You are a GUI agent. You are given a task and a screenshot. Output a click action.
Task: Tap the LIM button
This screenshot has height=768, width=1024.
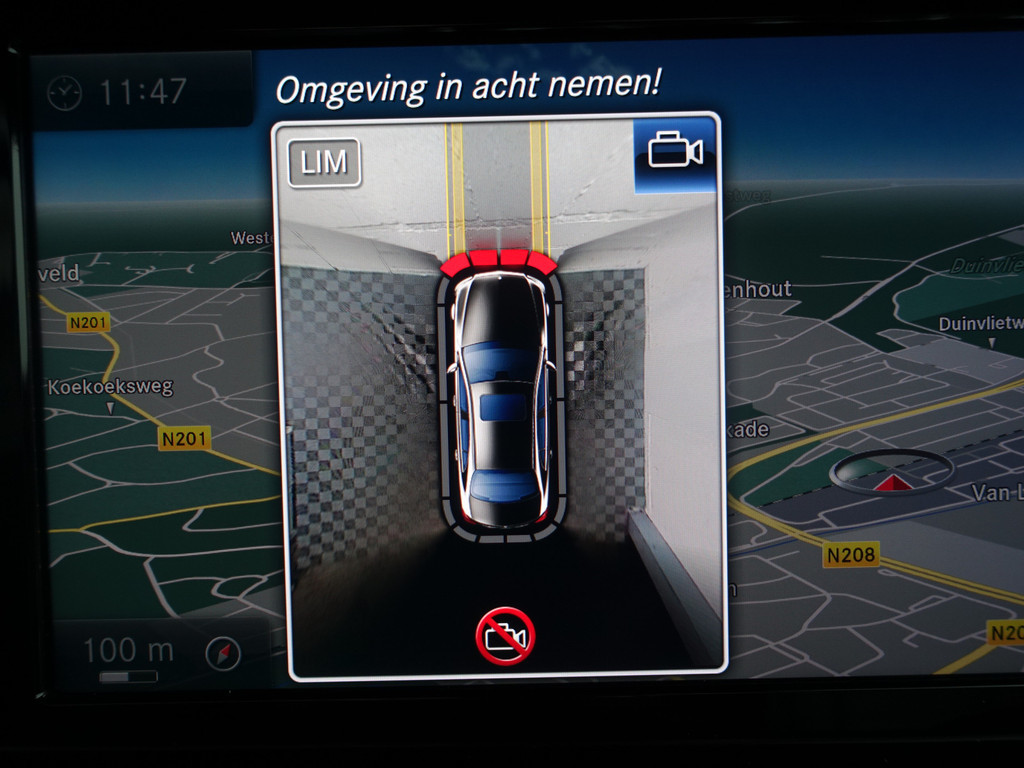pos(323,163)
